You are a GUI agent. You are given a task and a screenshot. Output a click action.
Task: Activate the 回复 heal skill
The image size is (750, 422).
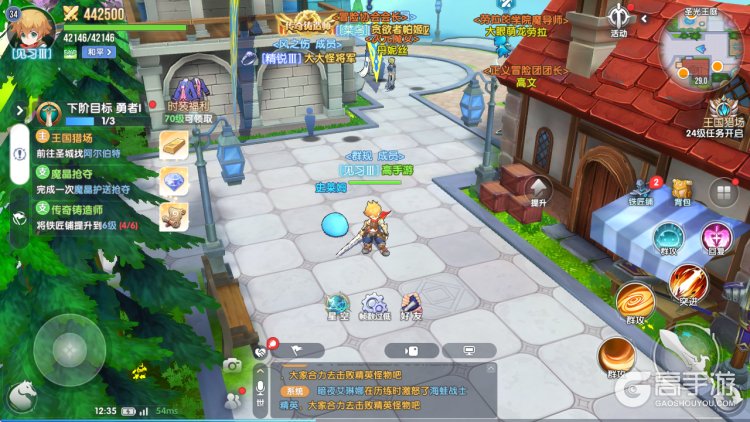click(716, 239)
